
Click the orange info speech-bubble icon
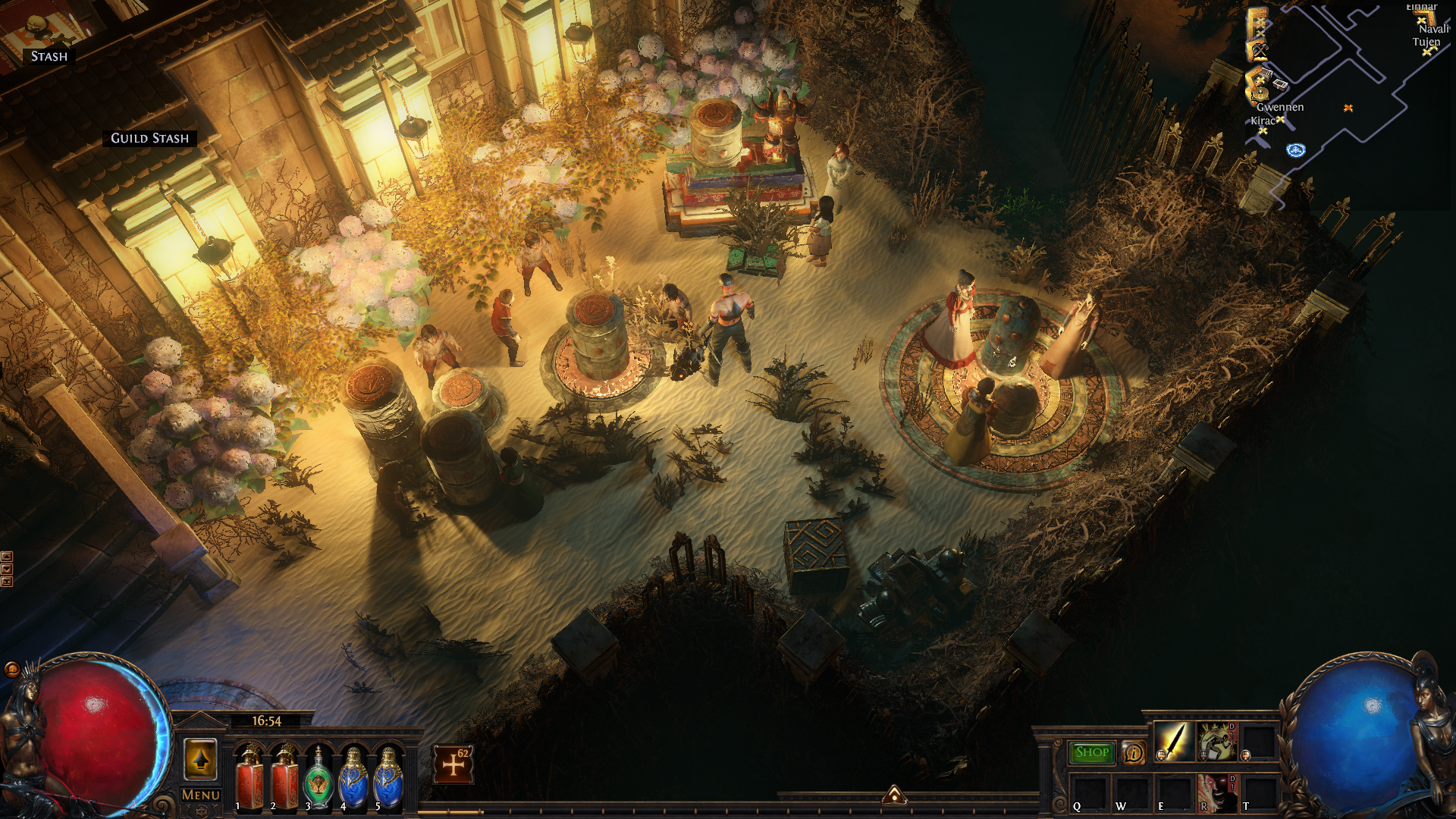[1134, 753]
